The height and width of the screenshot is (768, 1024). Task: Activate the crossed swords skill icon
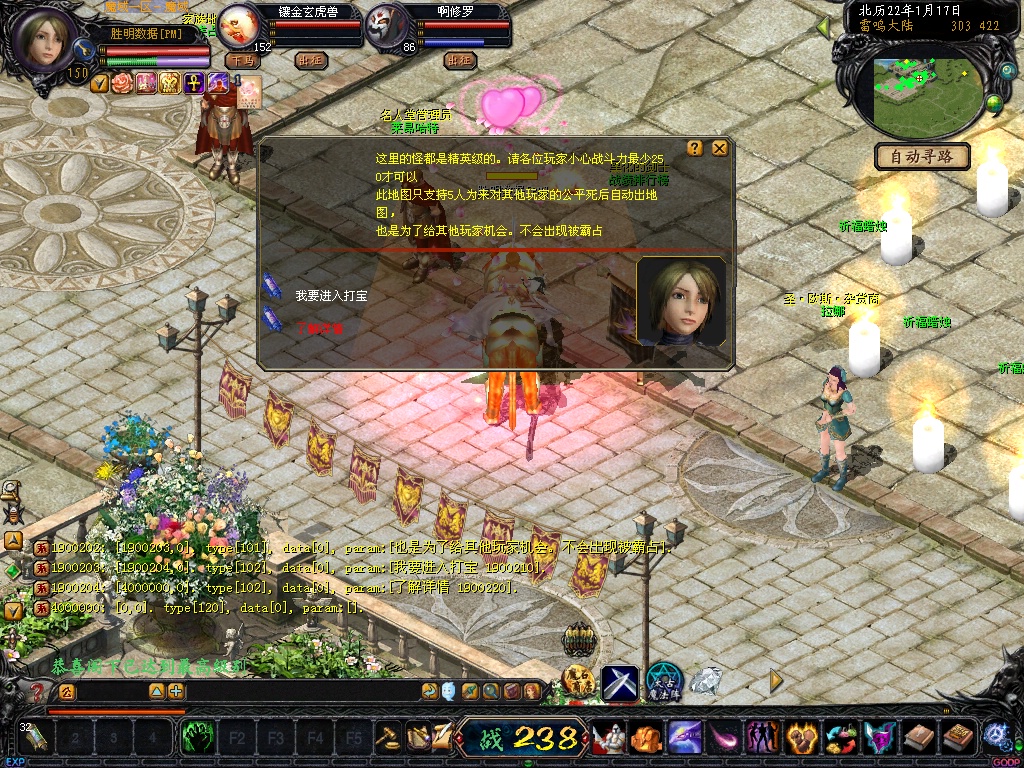(619, 682)
